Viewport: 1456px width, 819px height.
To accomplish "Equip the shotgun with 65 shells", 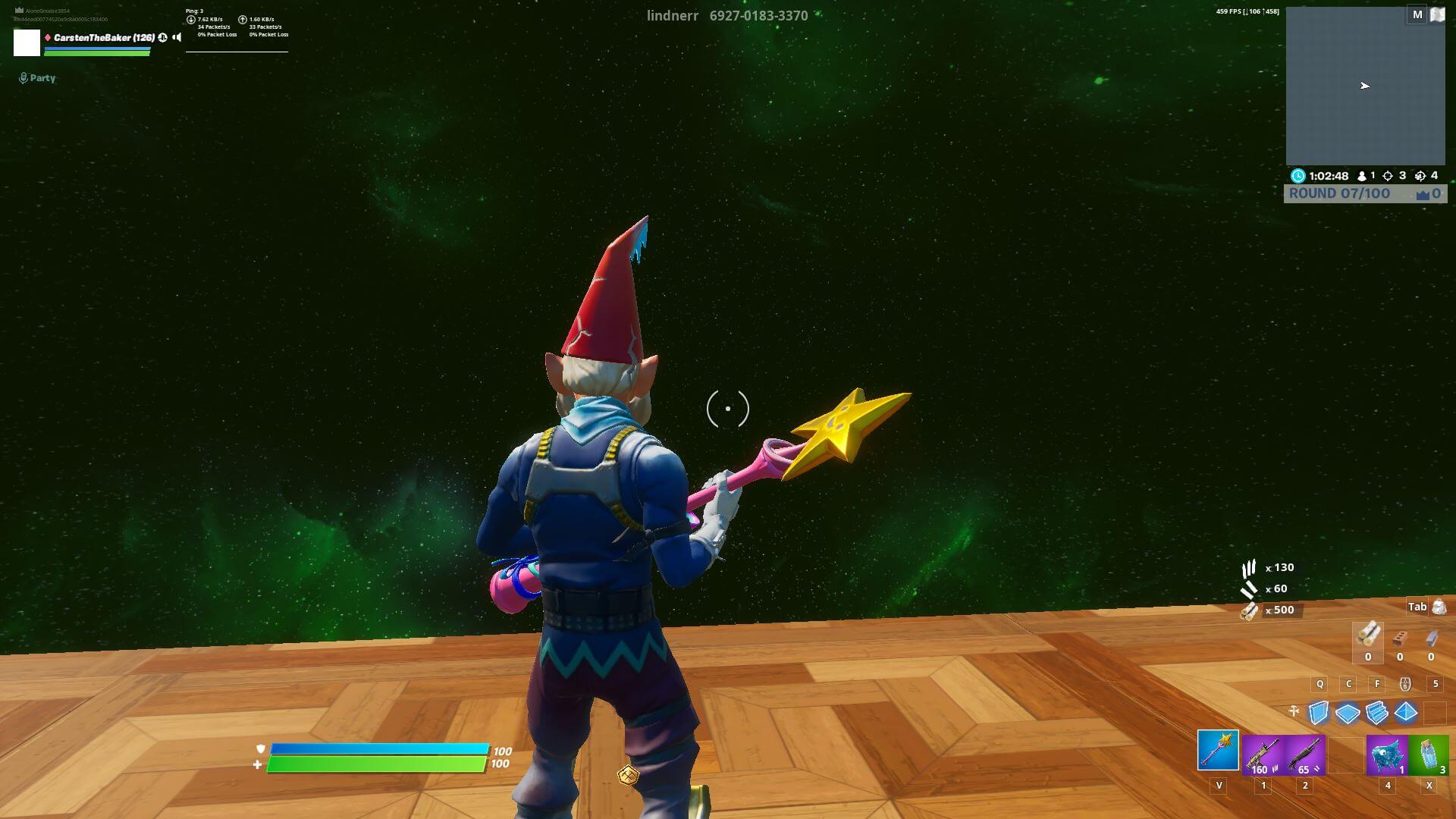I will (1305, 755).
